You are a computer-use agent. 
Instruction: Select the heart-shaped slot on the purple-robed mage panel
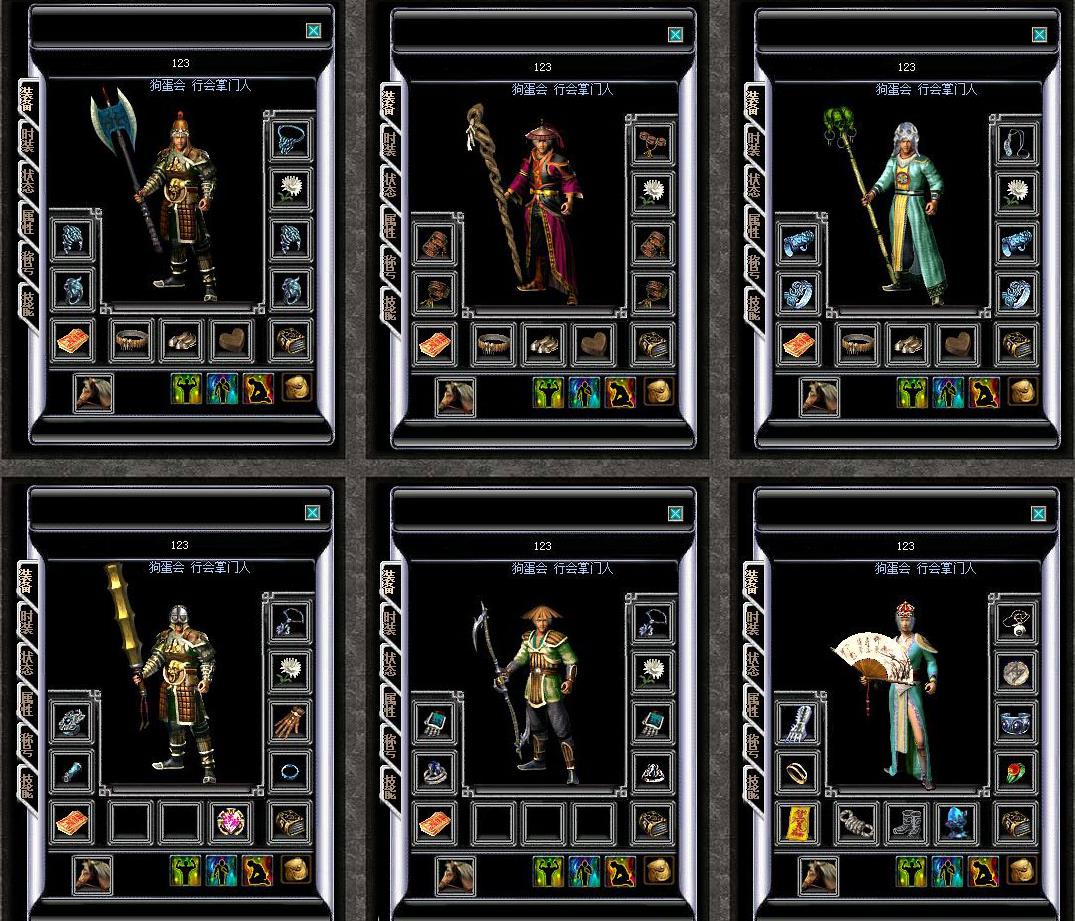pos(593,344)
